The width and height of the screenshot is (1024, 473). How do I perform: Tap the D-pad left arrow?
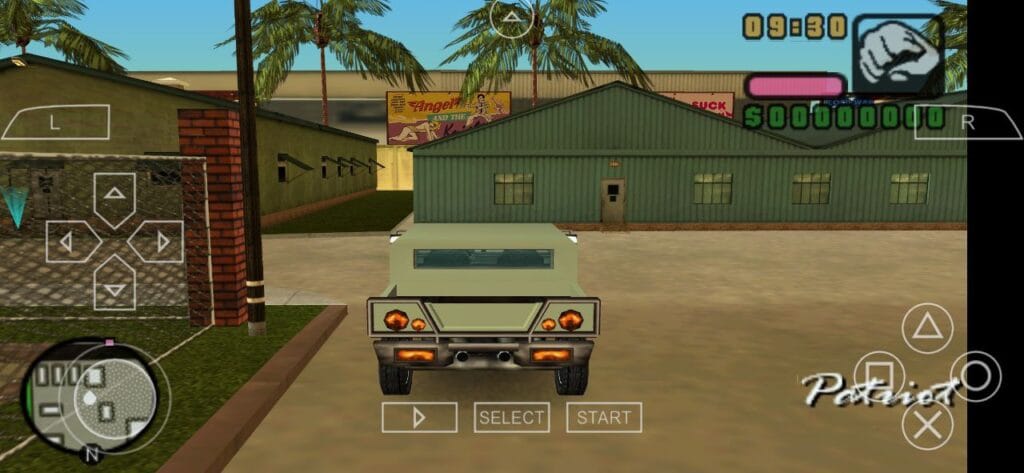pos(69,241)
